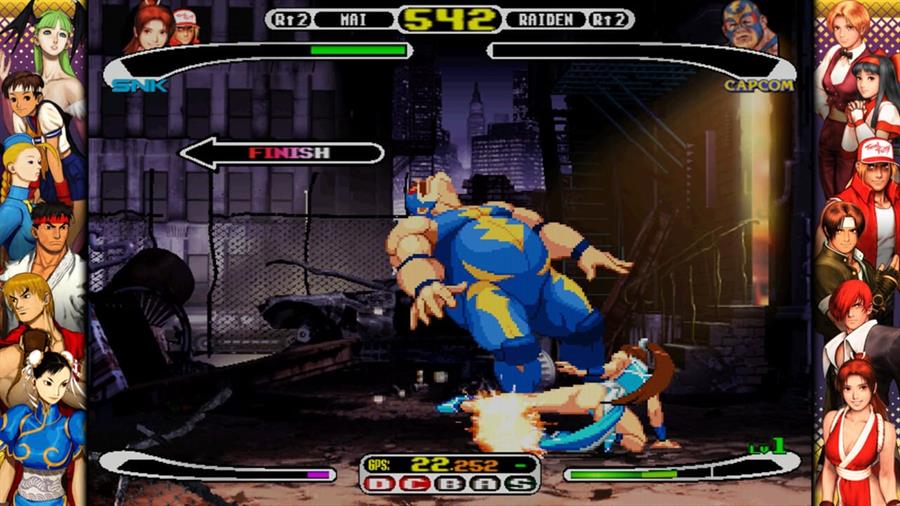Click Raiden's masked portrait icon
900x506 pixels.
[749, 28]
